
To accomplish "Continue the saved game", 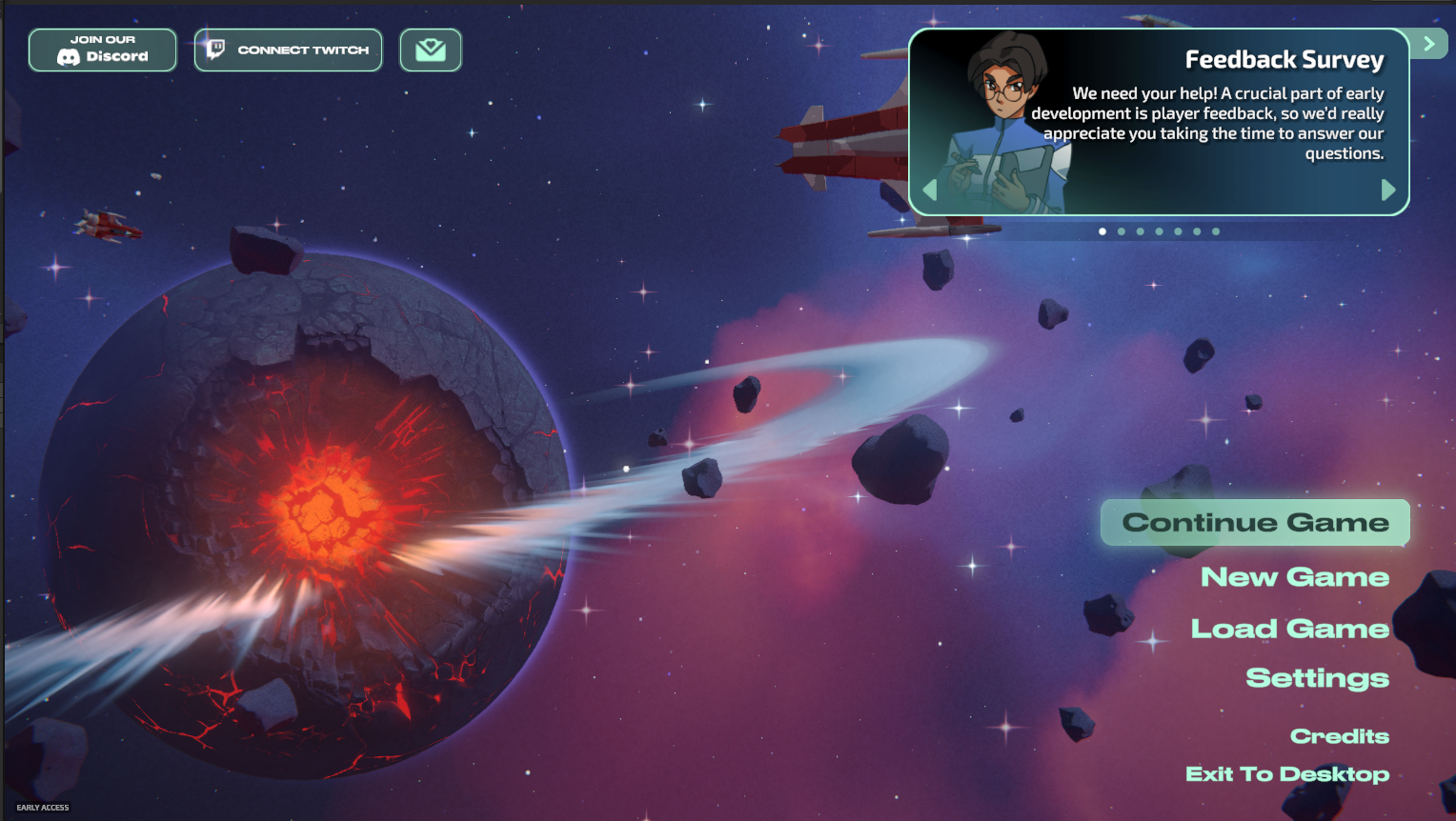I will tap(1254, 523).
